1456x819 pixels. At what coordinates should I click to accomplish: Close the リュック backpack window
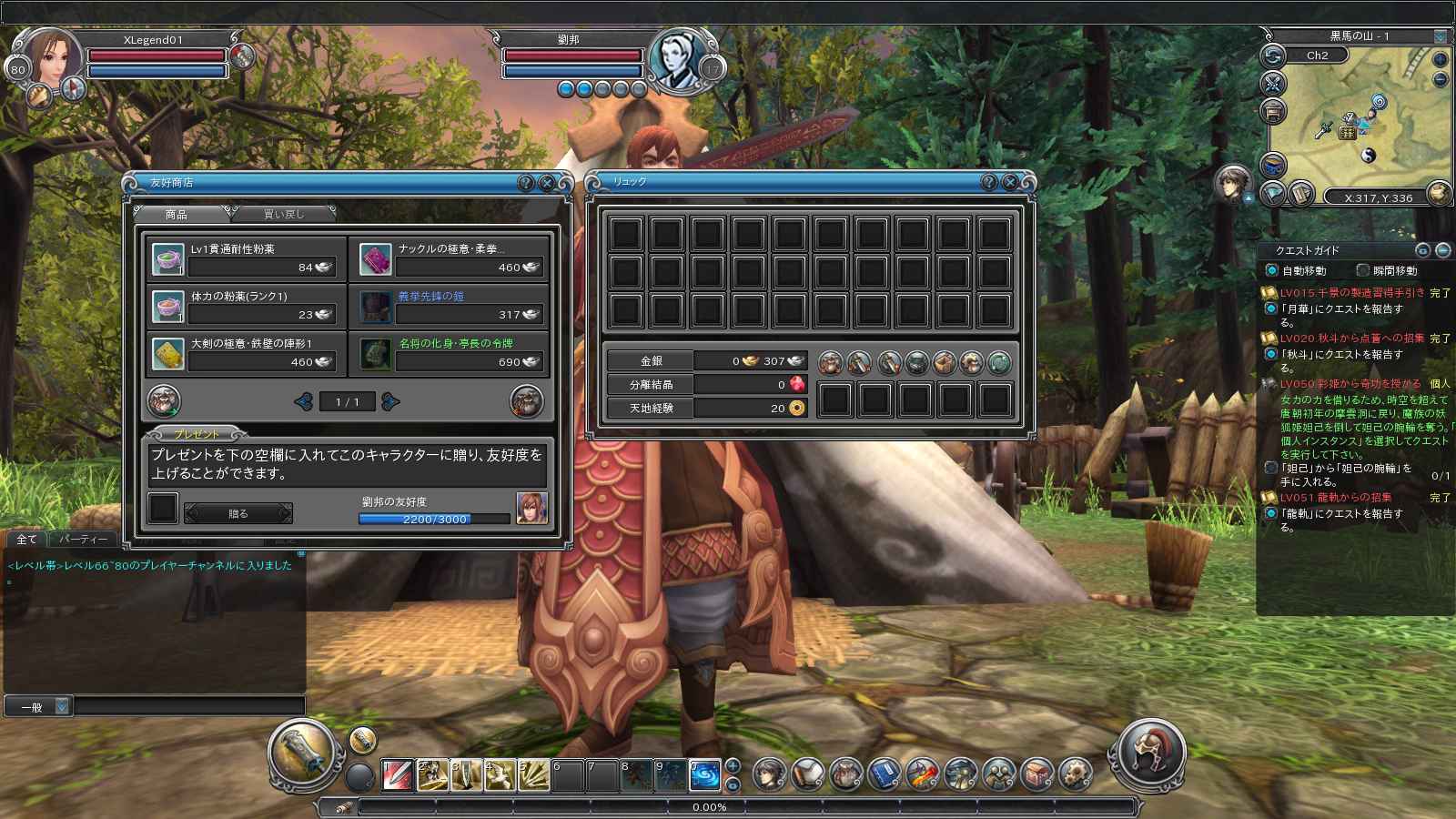pyautogui.click(x=1010, y=183)
